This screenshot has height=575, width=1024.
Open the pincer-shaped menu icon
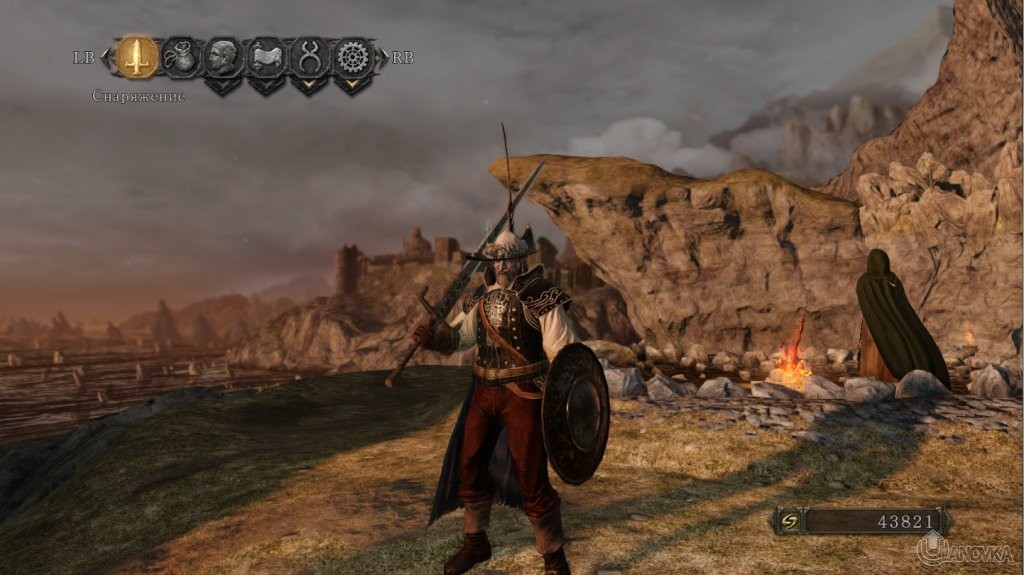tap(309, 57)
